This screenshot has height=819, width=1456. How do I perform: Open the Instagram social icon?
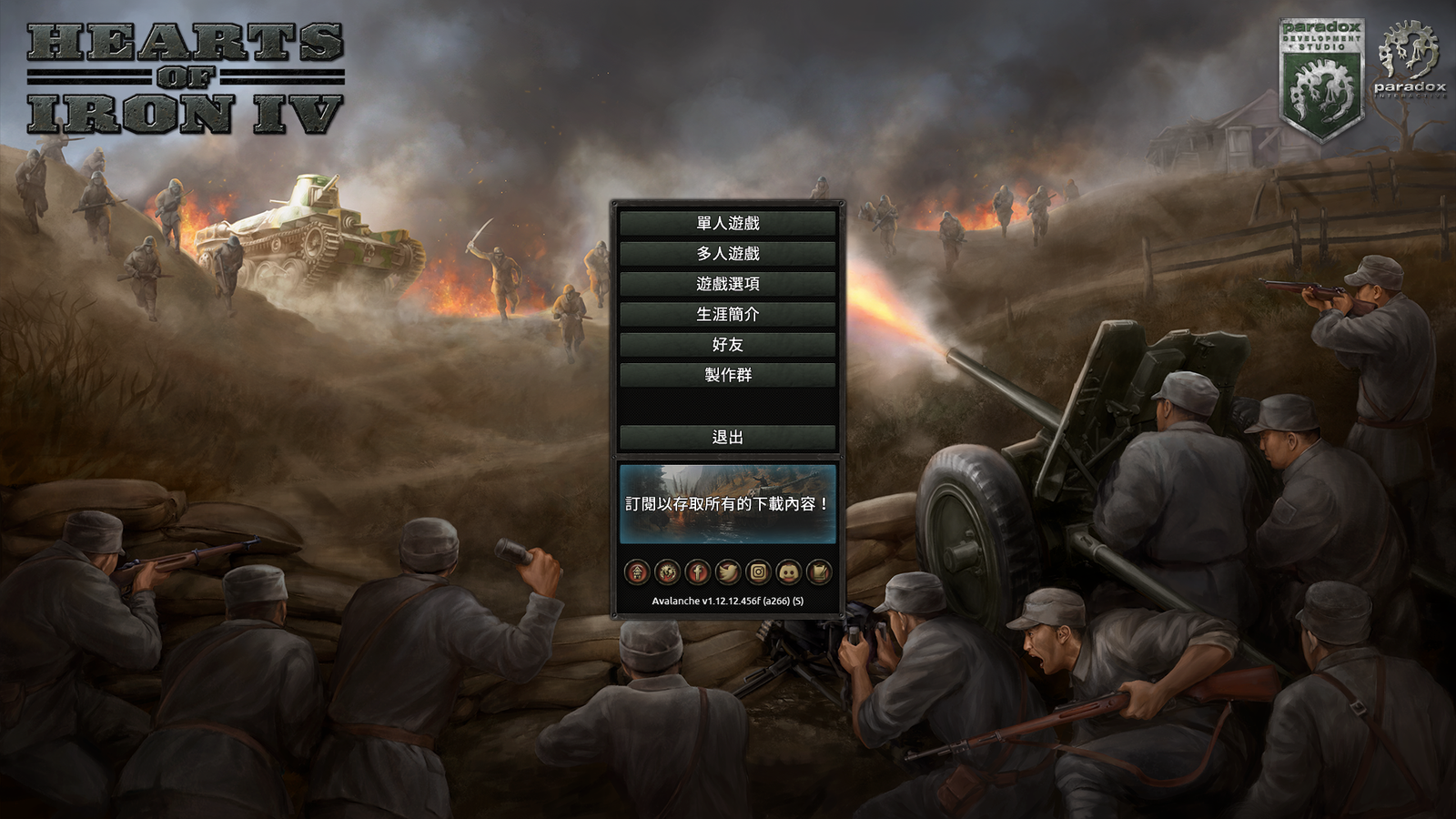click(x=756, y=572)
